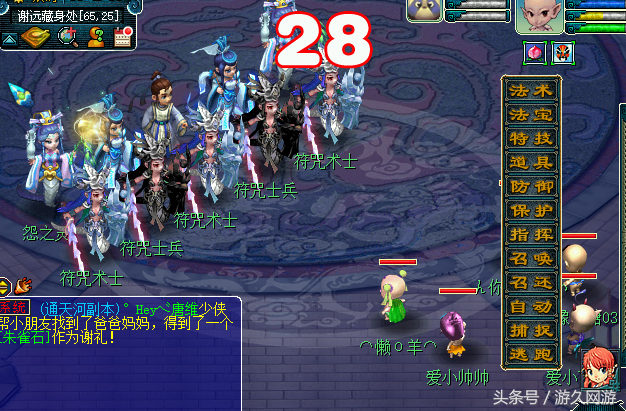Choose the 防御 defend command

531,186
